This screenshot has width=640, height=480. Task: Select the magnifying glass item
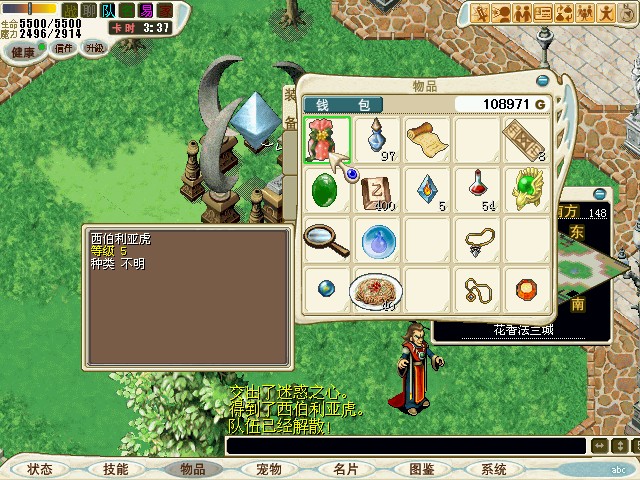point(324,239)
